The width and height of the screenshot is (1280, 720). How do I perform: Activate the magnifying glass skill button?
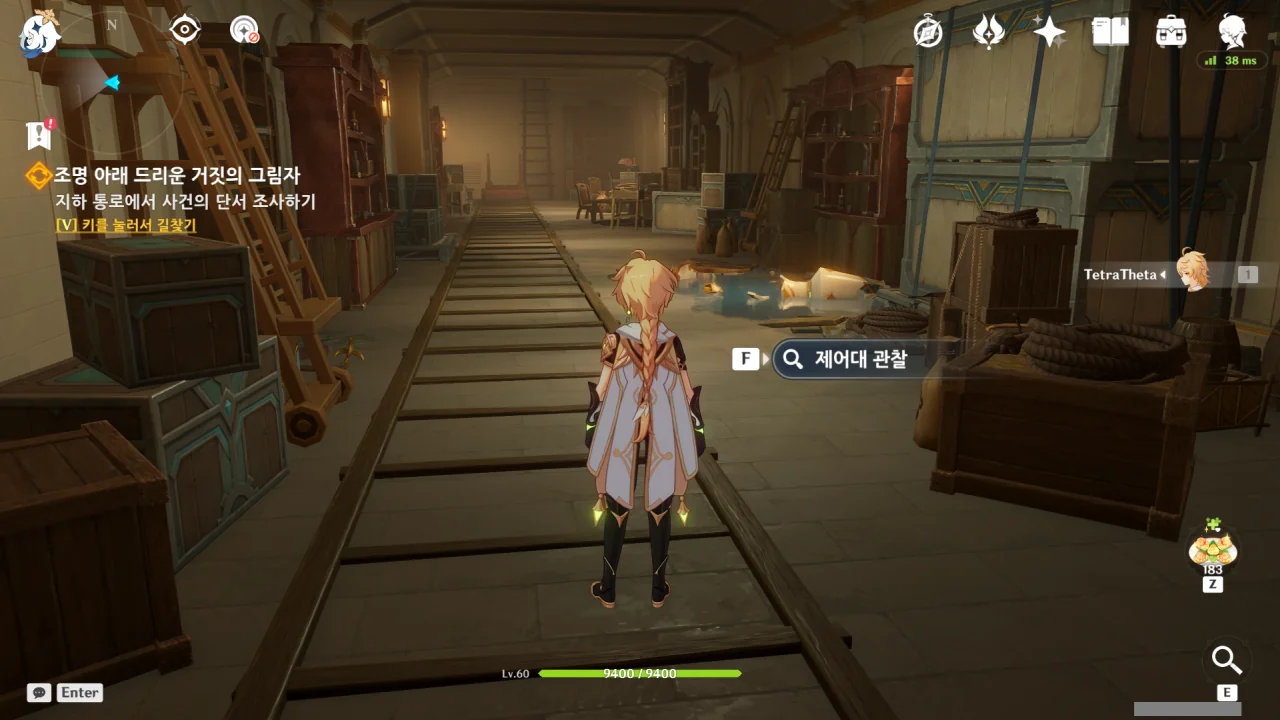point(1226,660)
